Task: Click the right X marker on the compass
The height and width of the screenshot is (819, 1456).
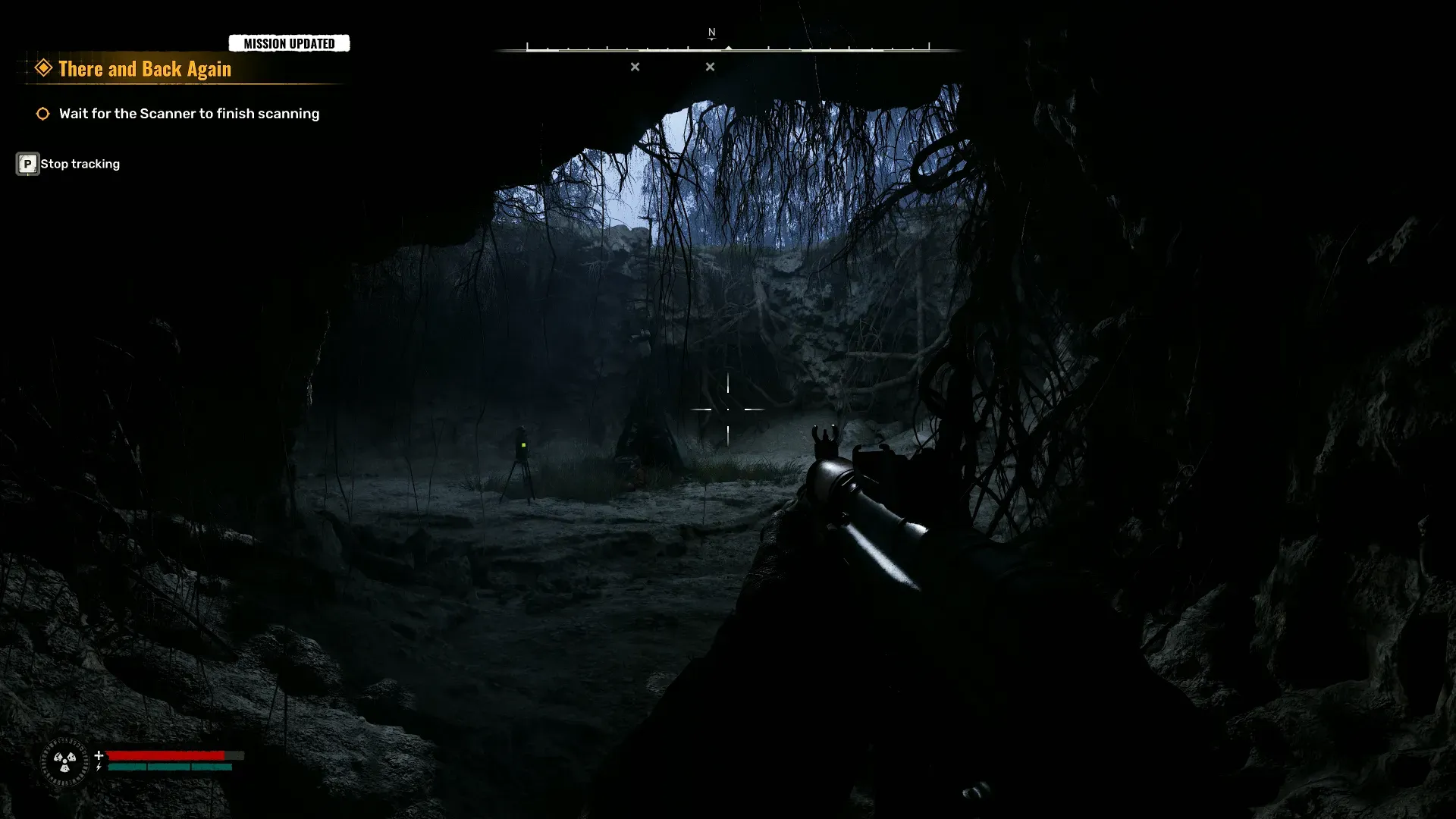Action: [711, 67]
